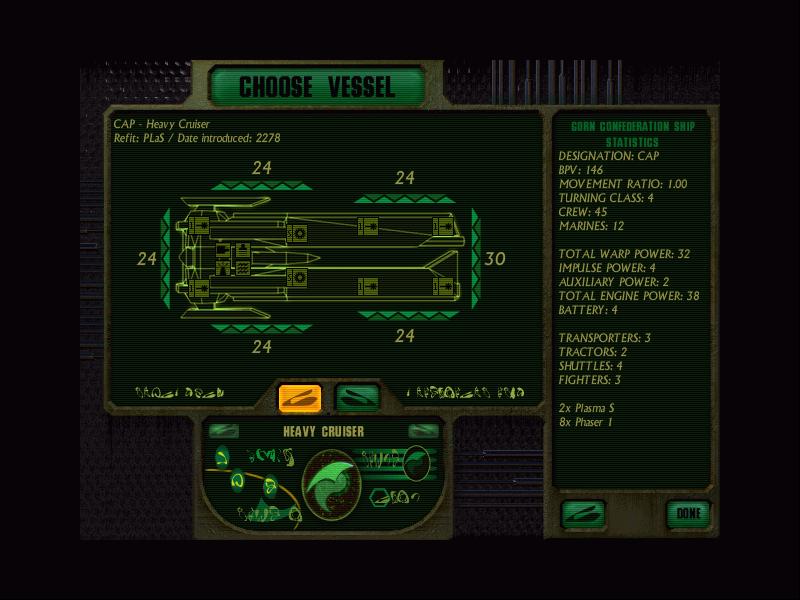Click the small arrow right of Heavy Cruiser
Screen dimensions: 800x600
(x=424, y=431)
